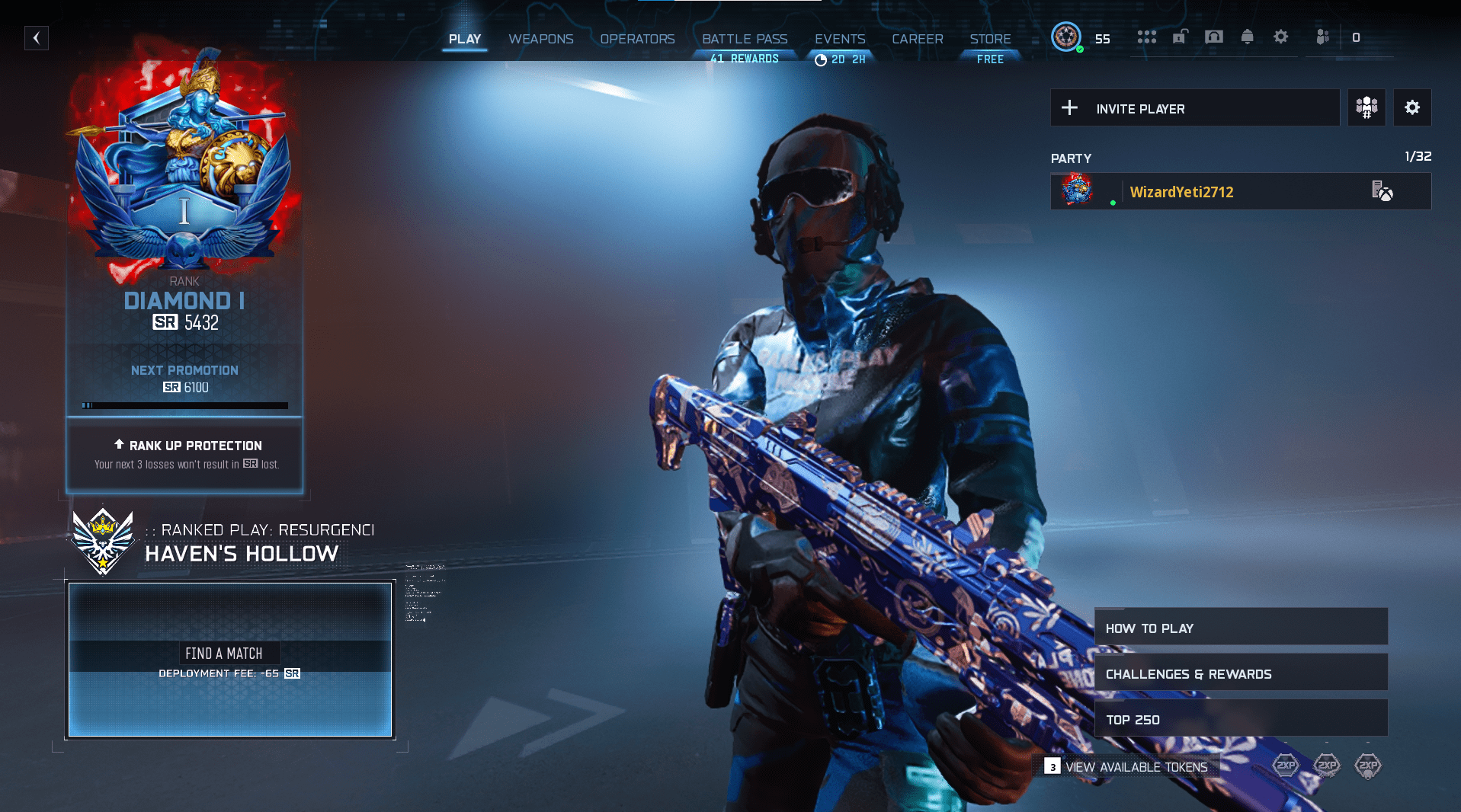
Task: Open the settings gear in the top bar
Action: click(x=1280, y=37)
